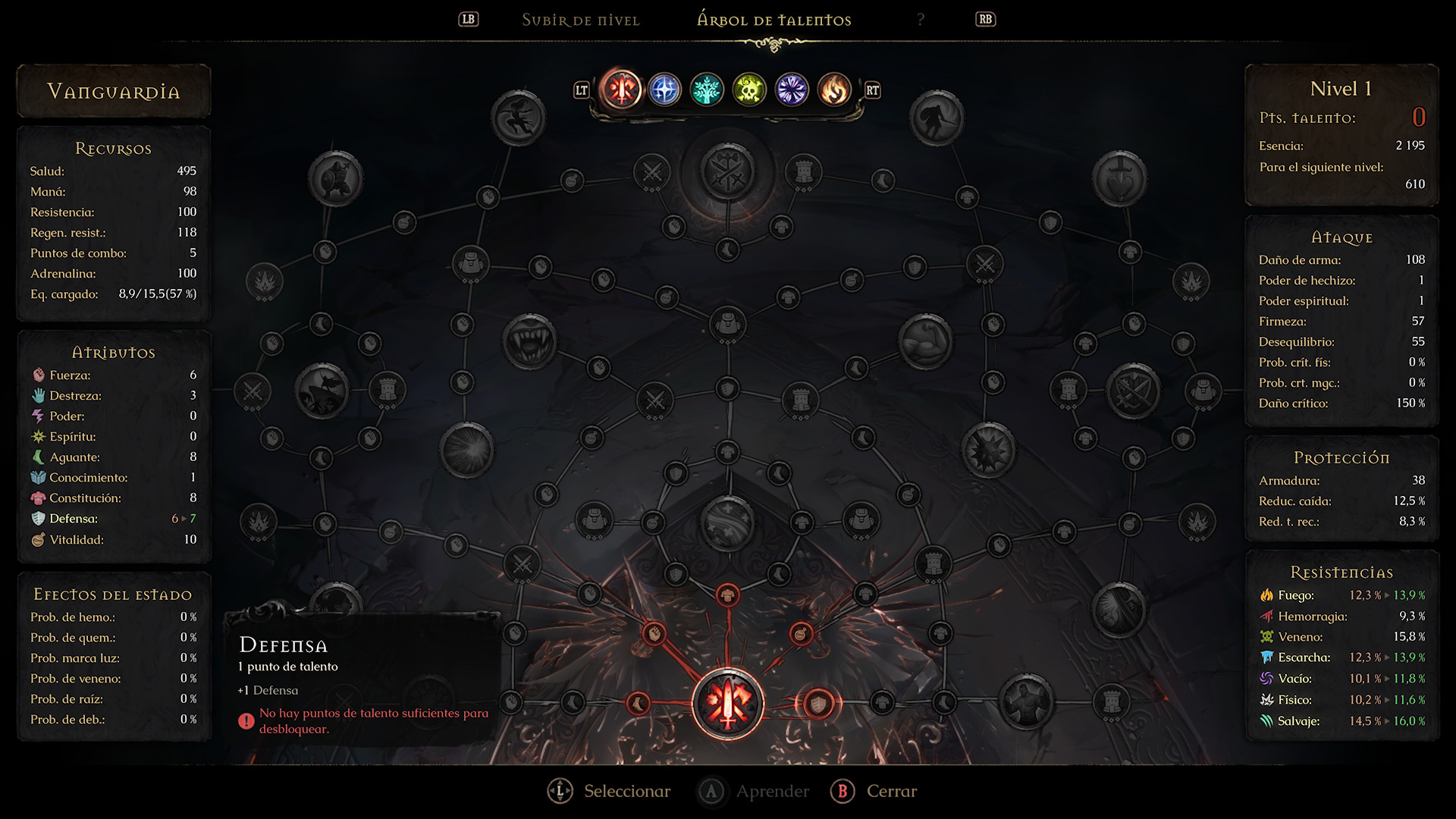
Task: Select the highlighted Defensa shield node
Action: [818, 704]
